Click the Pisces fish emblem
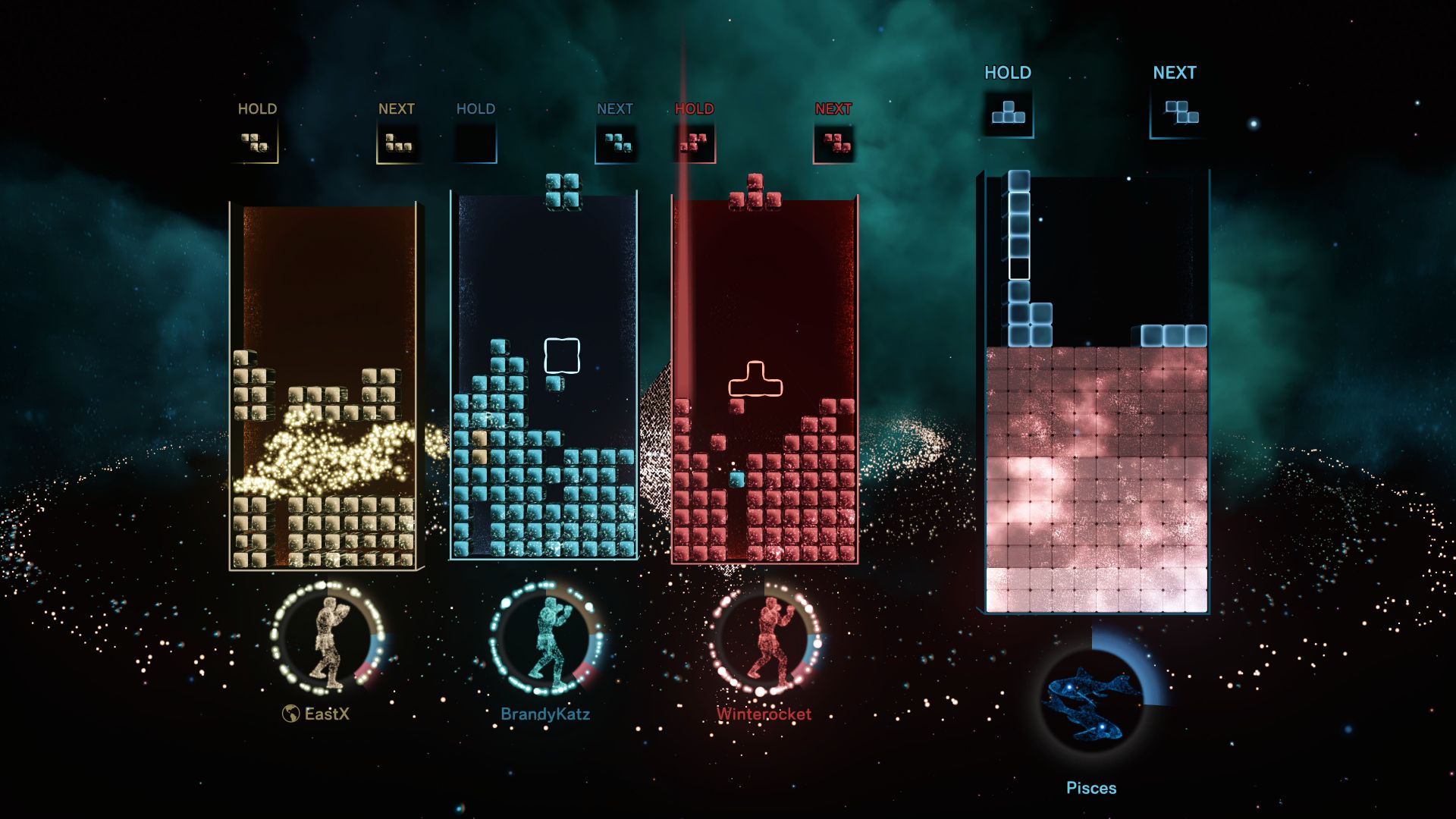The width and height of the screenshot is (1456, 819). pos(1091,703)
